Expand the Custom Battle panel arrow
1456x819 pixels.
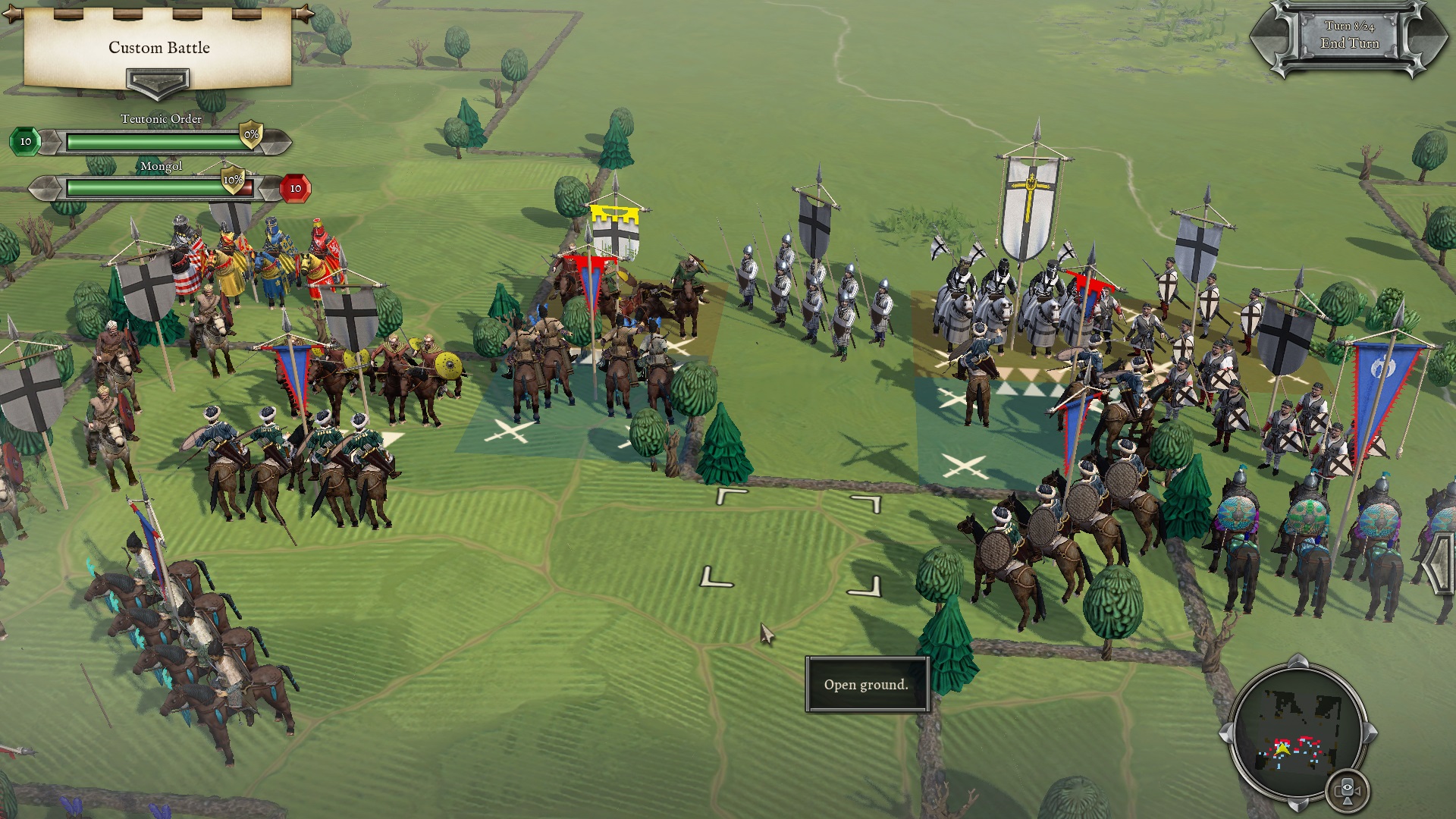point(158,80)
